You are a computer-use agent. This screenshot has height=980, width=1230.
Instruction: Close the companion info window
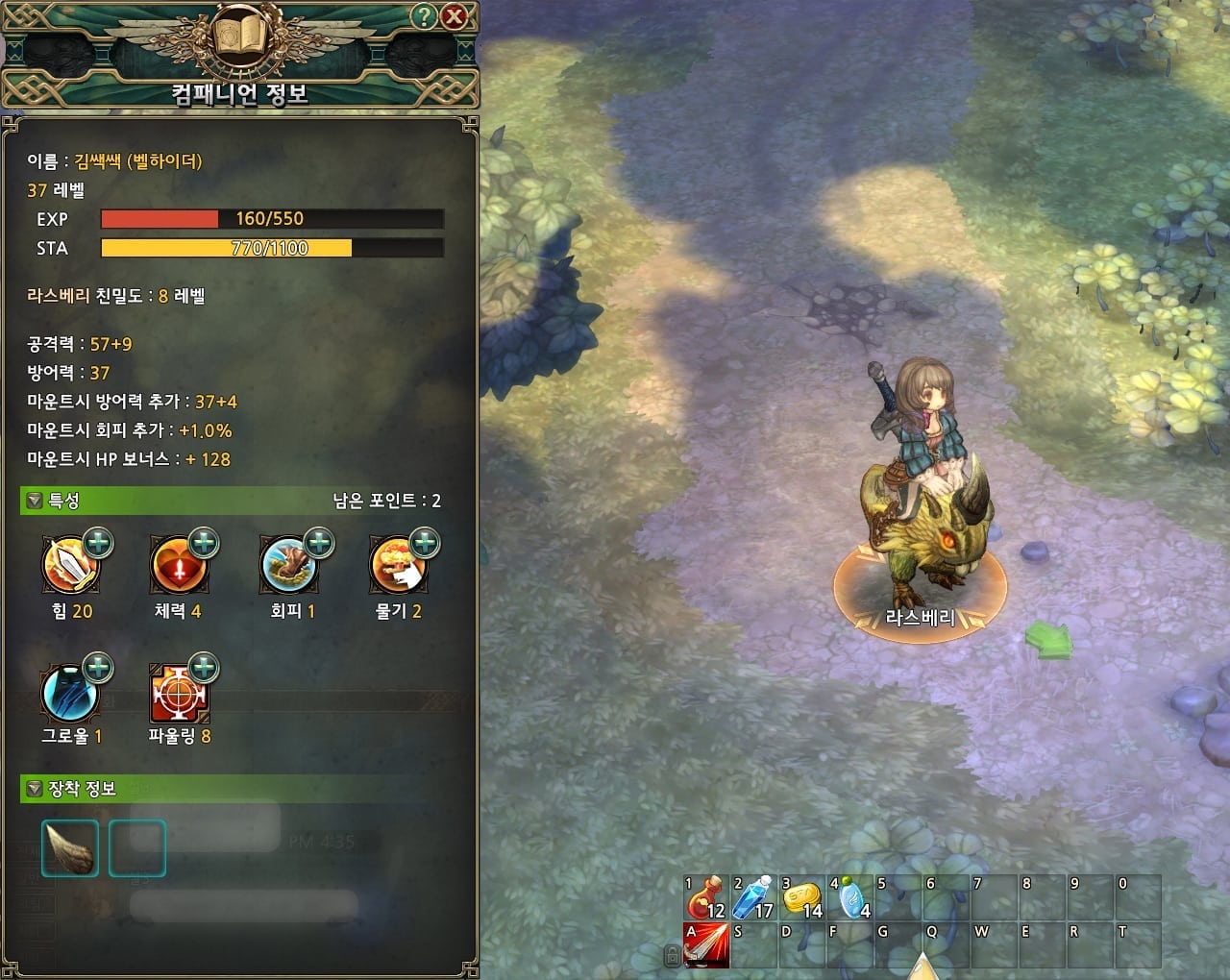(x=454, y=16)
